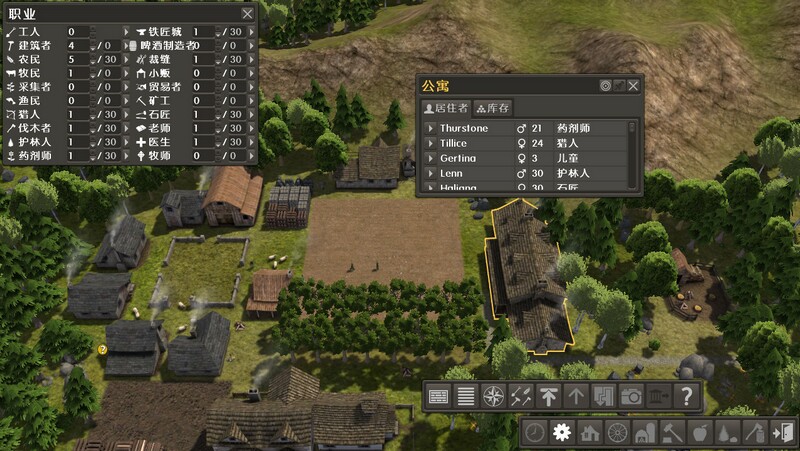
Task: Open the food production apple menu
Action: coord(700,433)
